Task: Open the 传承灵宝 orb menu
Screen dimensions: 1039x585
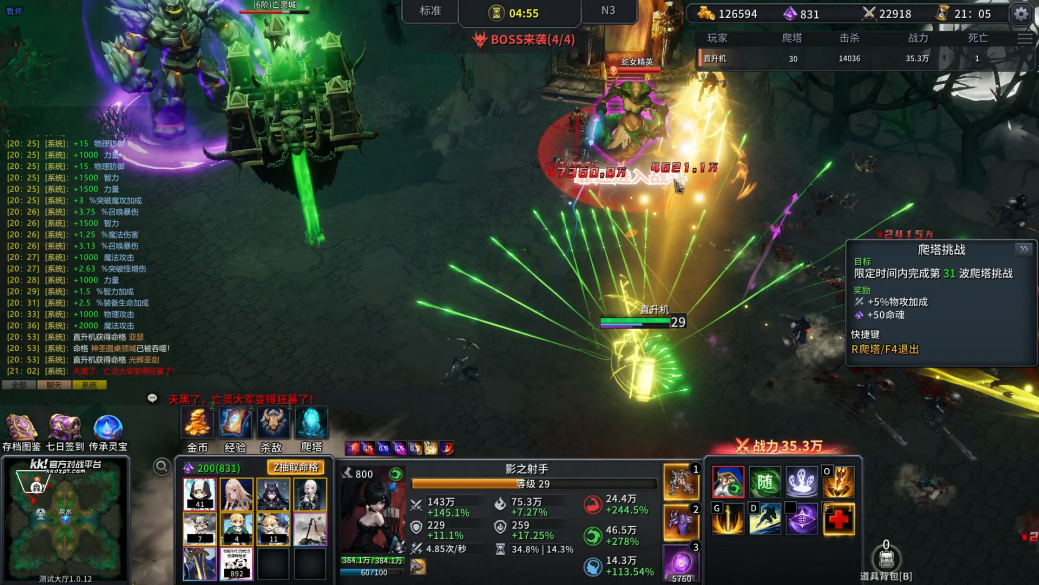Action: 109,429
